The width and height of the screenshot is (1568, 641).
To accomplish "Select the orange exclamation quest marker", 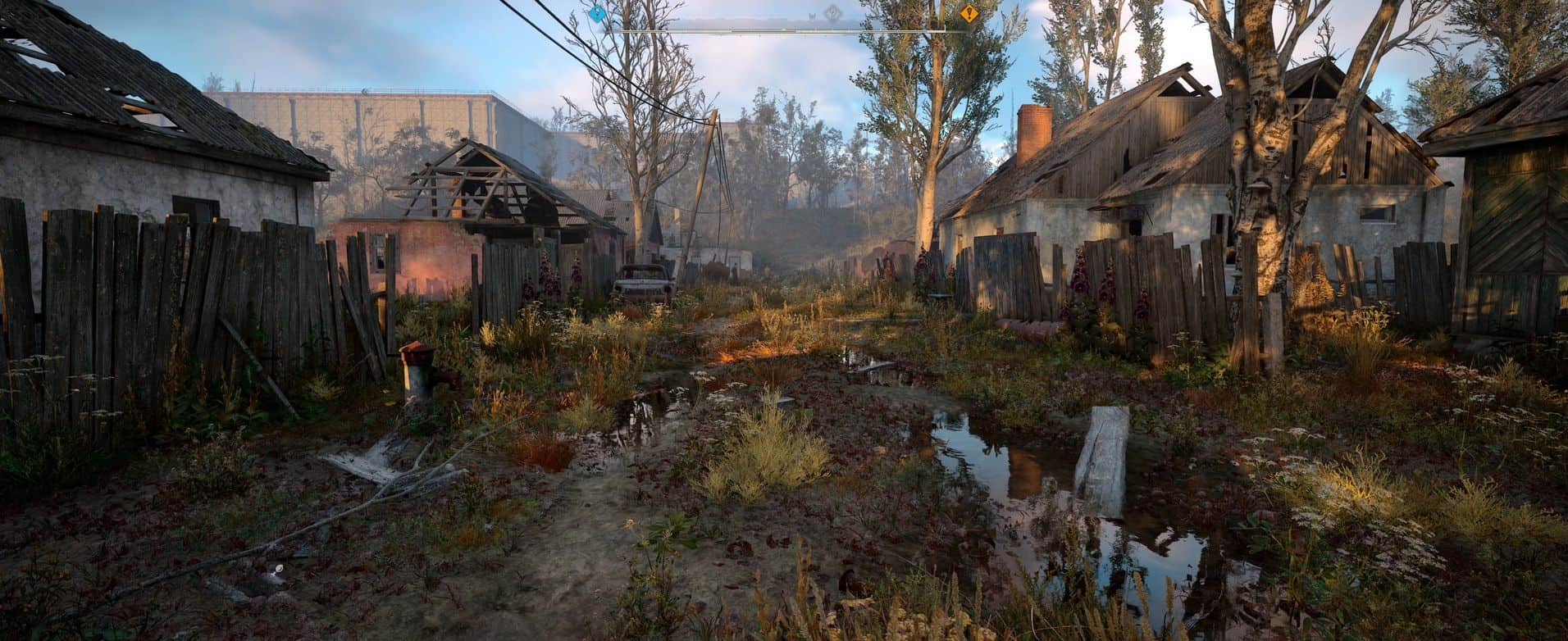I will click(969, 13).
